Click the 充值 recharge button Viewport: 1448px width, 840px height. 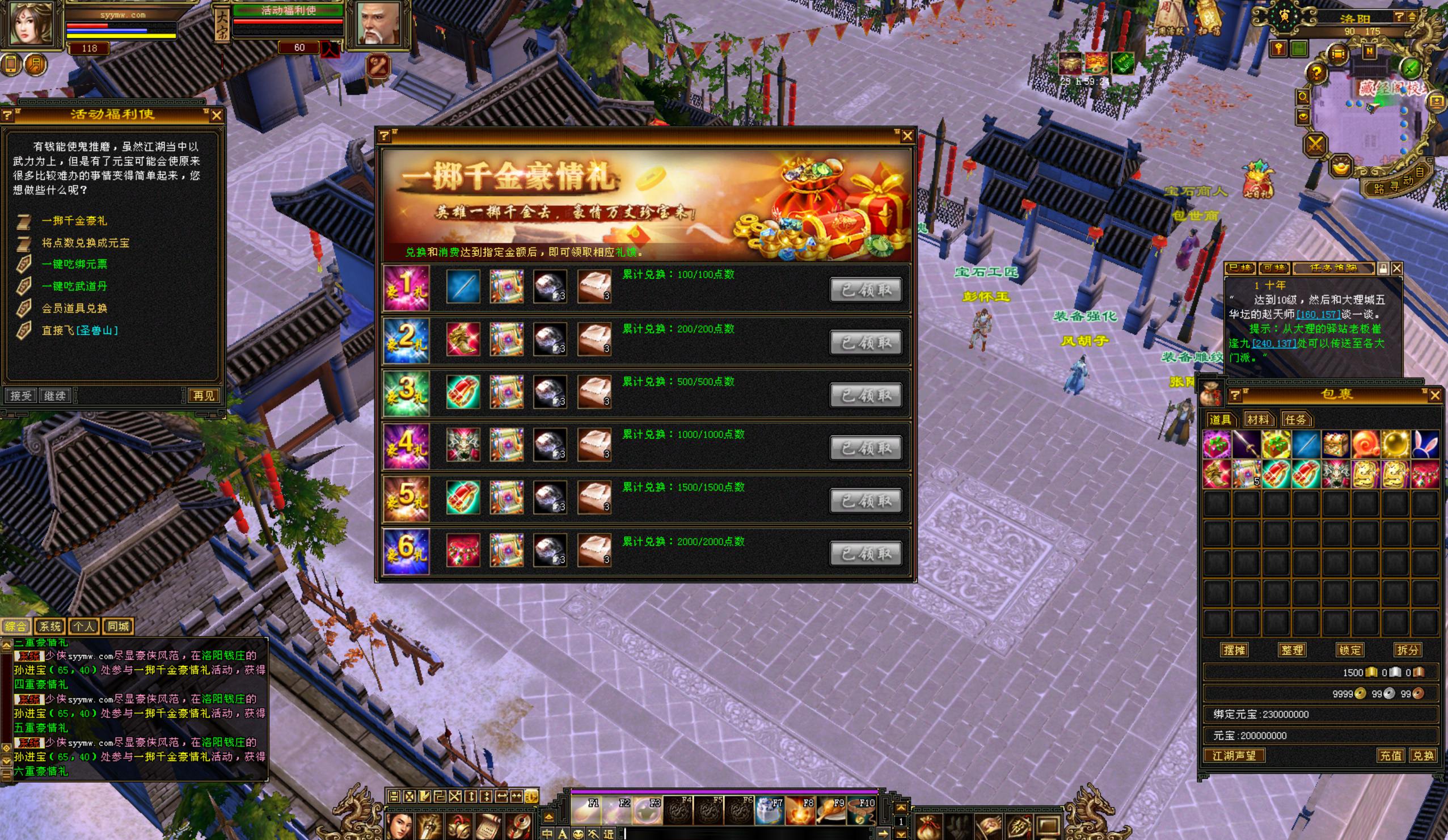(1391, 755)
